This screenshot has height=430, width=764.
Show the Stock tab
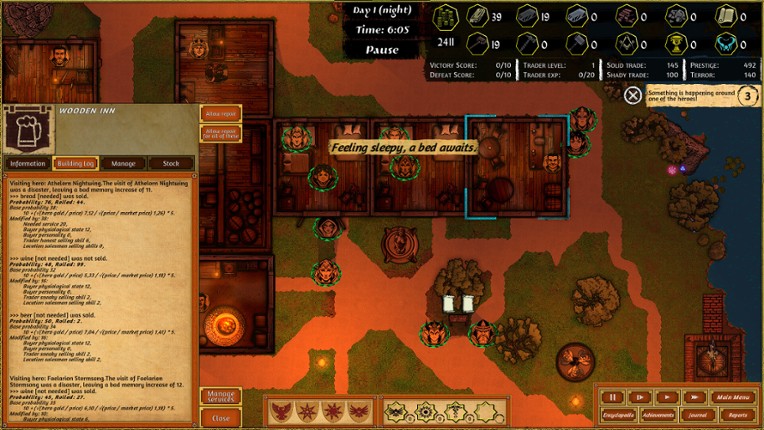pos(171,163)
